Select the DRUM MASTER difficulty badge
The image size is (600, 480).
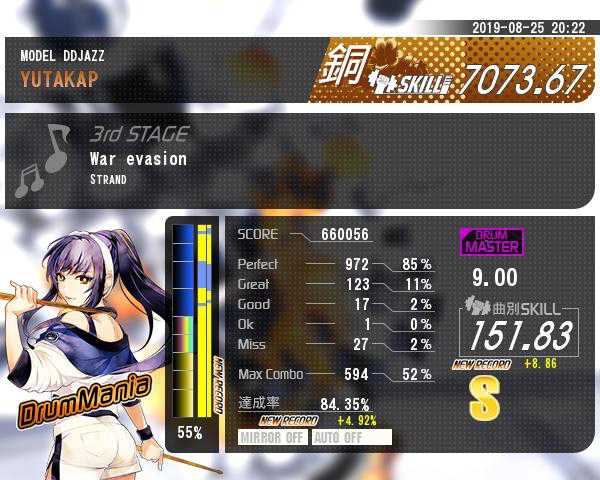491,241
